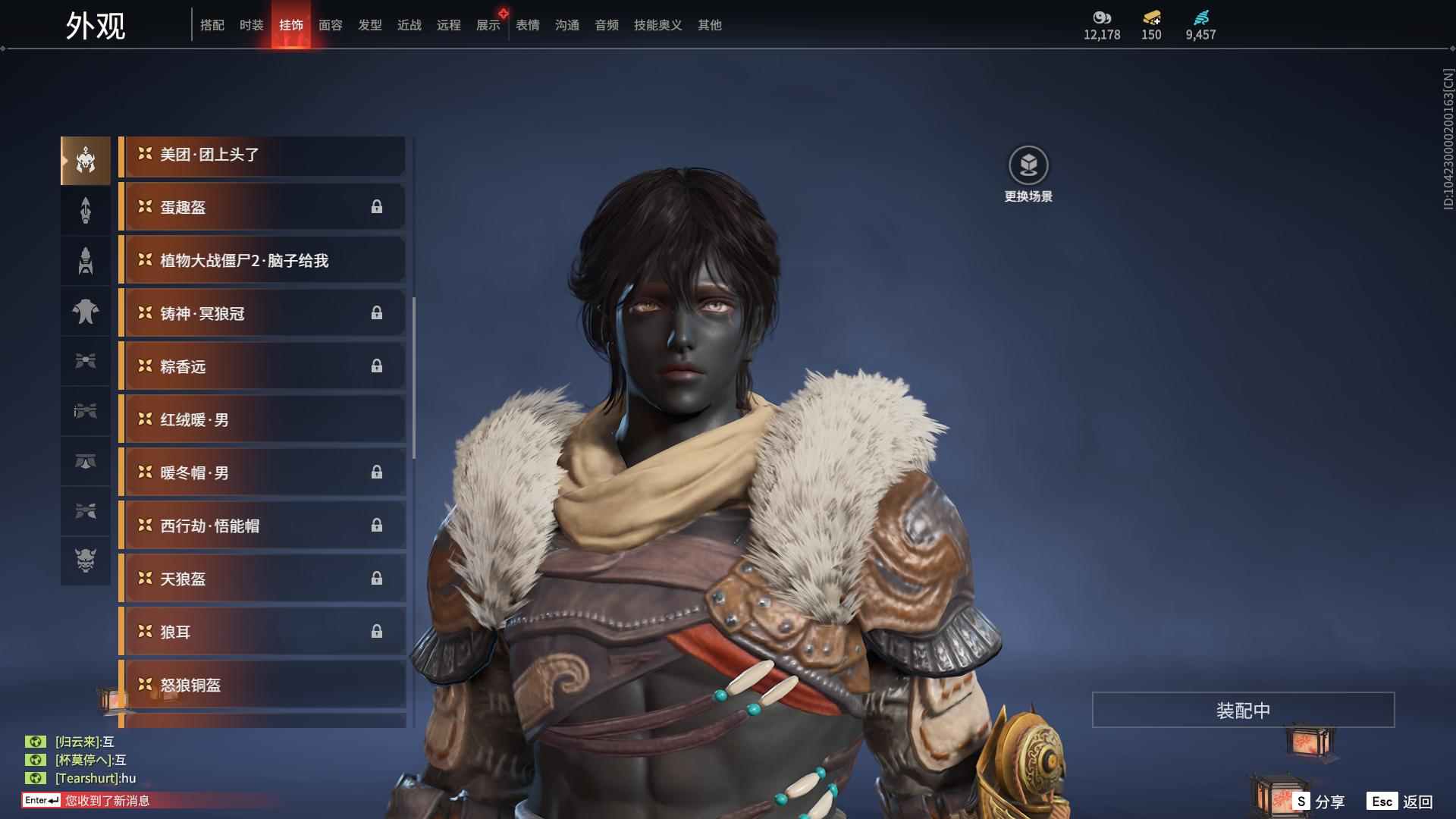Select the headwear category icon
This screenshot has height=819, width=1456.
click(x=86, y=161)
